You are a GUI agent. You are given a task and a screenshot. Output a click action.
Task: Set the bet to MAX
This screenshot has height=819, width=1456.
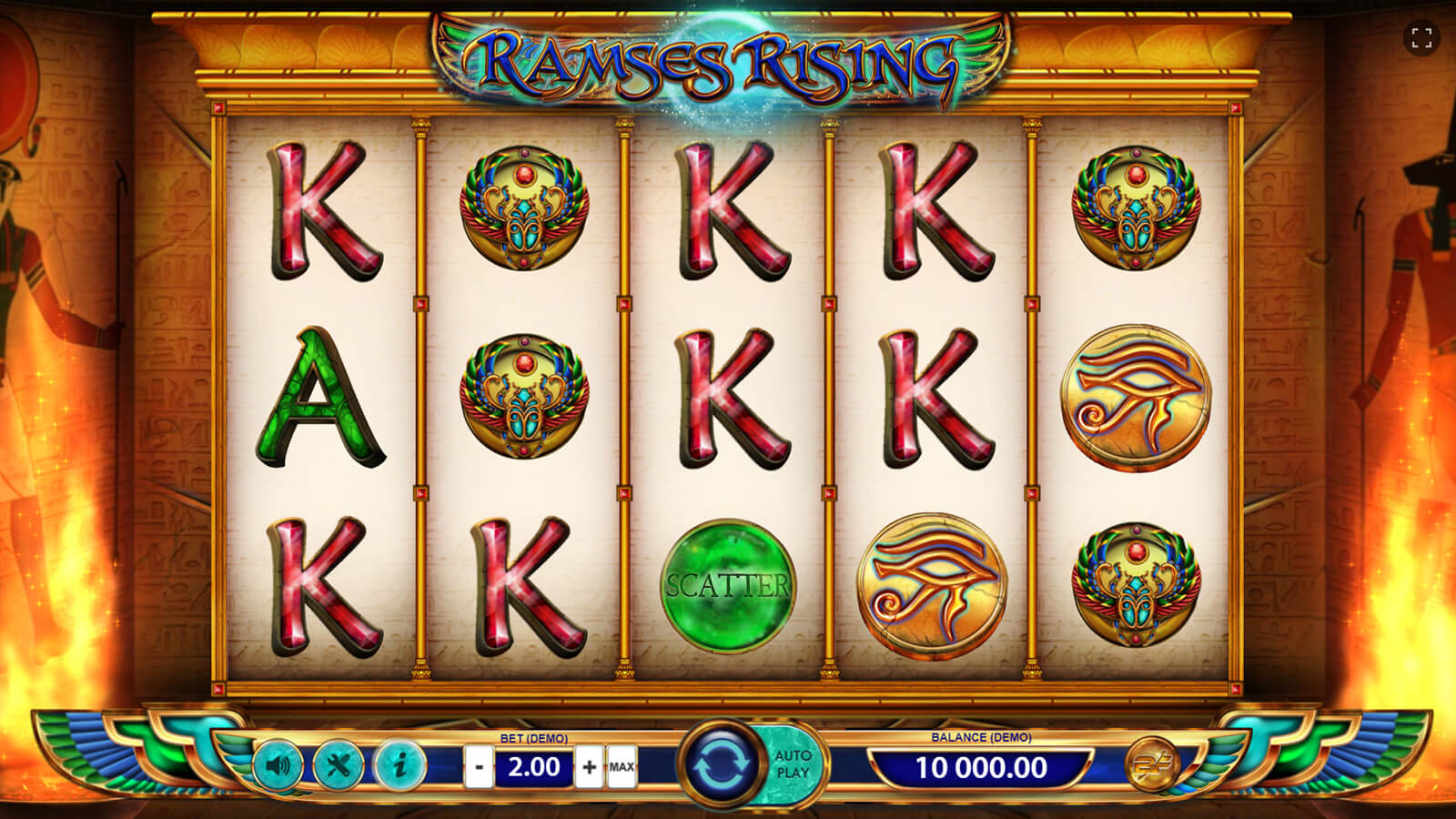(622, 767)
